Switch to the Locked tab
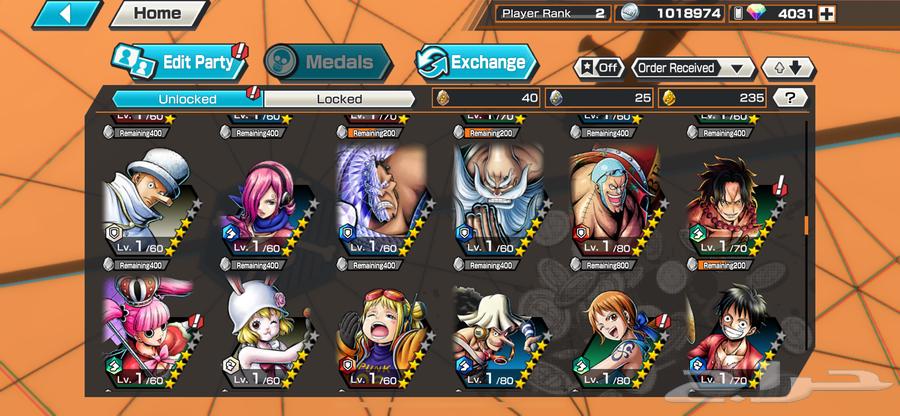Viewport: 900px width, 416px height. [339, 98]
